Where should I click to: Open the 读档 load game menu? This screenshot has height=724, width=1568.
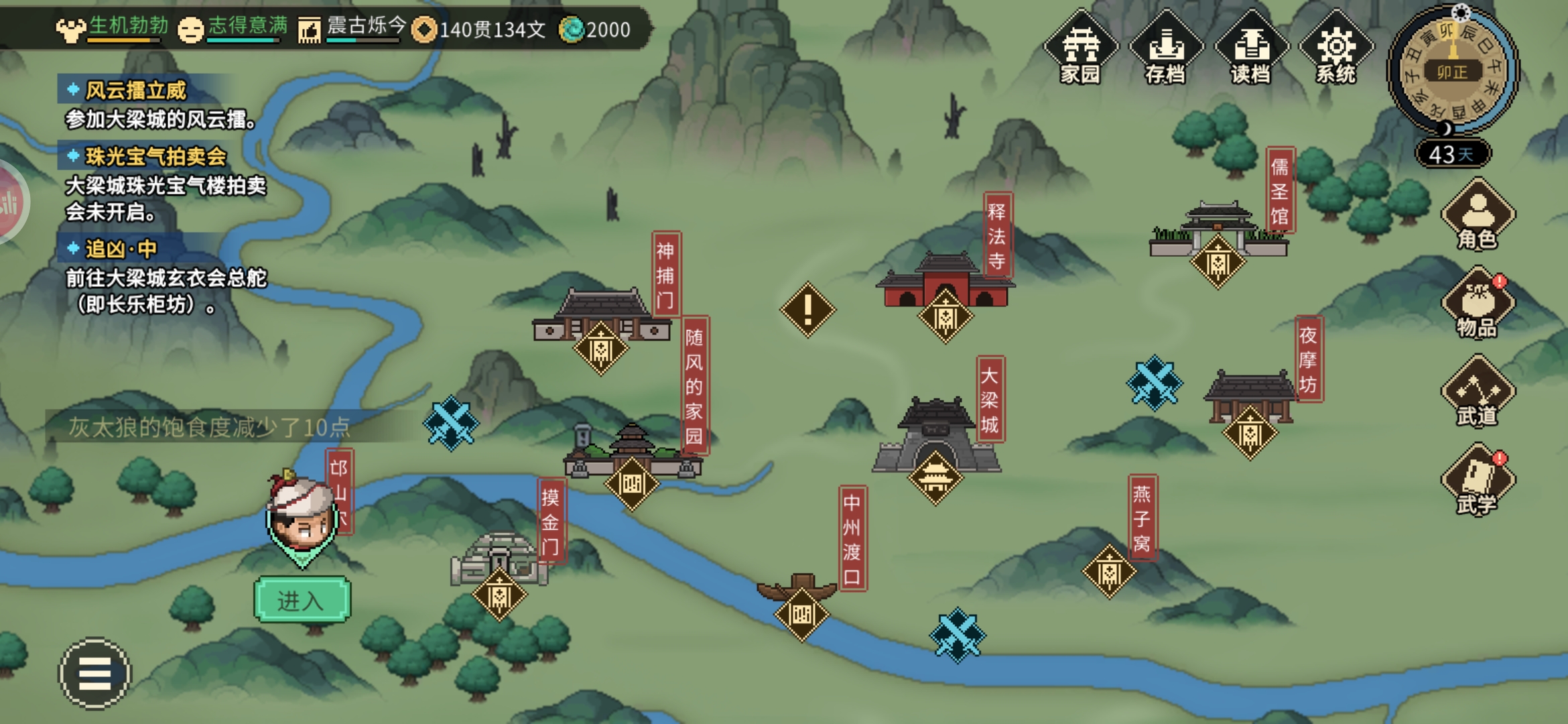pyautogui.click(x=1251, y=48)
